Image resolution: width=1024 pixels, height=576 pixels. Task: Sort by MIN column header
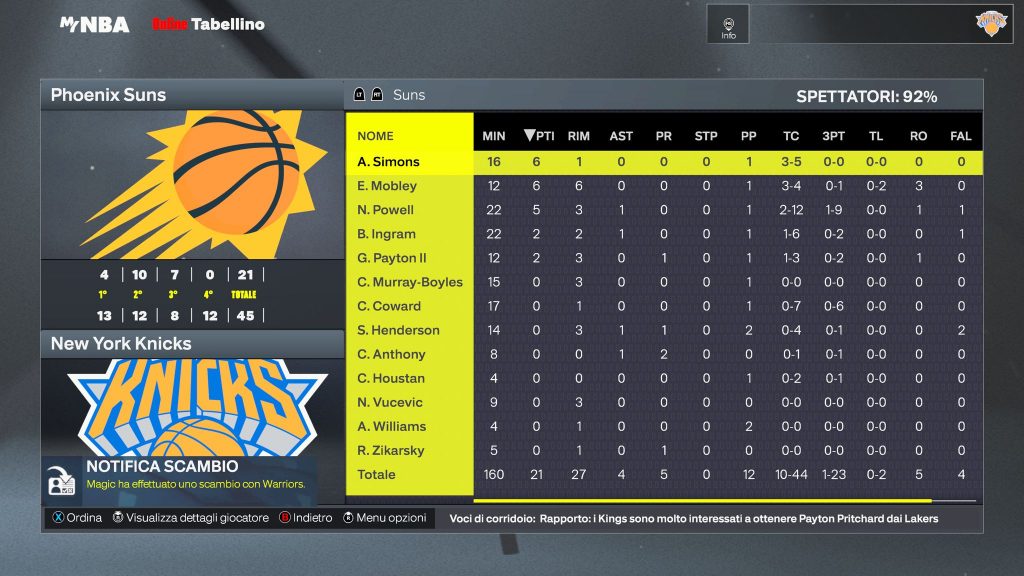click(x=494, y=136)
